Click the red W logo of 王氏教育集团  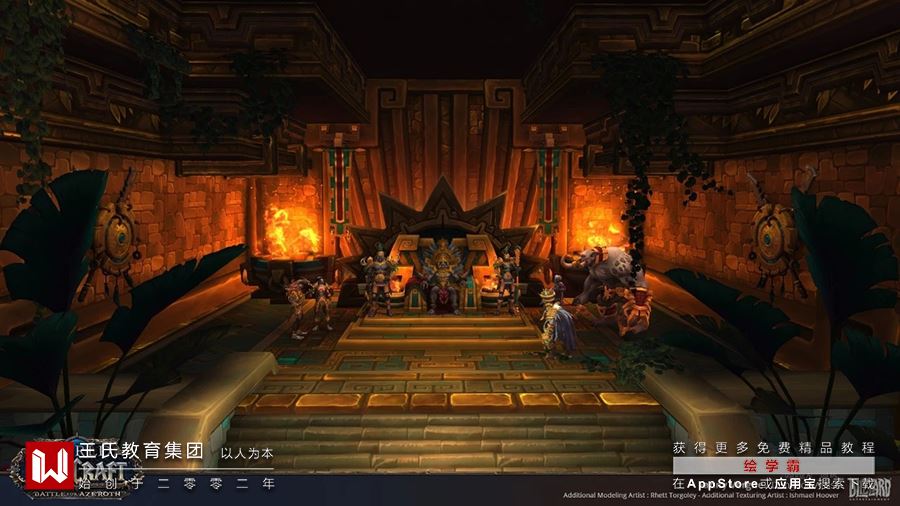(x=47, y=464)
